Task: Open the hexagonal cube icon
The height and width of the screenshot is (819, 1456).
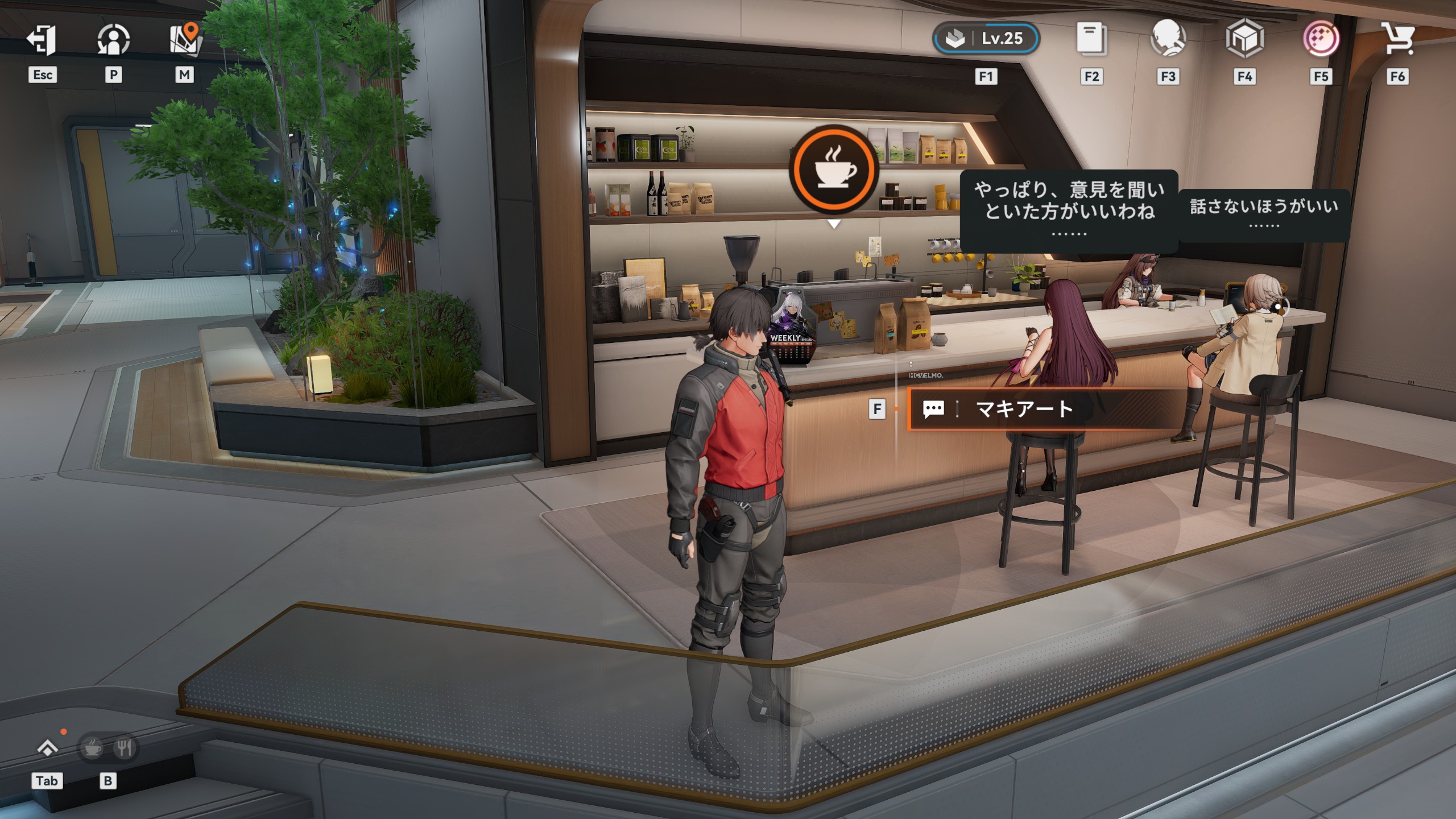Action: pyautogui.click(x=1244, y=39)
